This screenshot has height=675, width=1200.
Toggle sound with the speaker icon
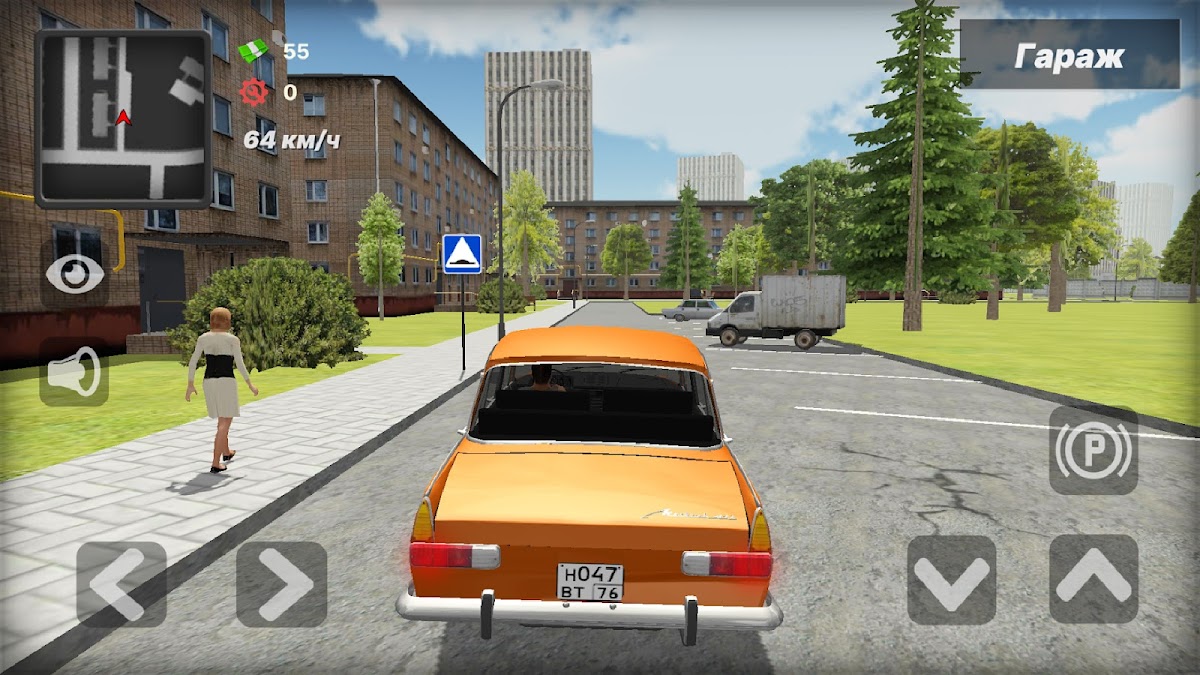75,372
